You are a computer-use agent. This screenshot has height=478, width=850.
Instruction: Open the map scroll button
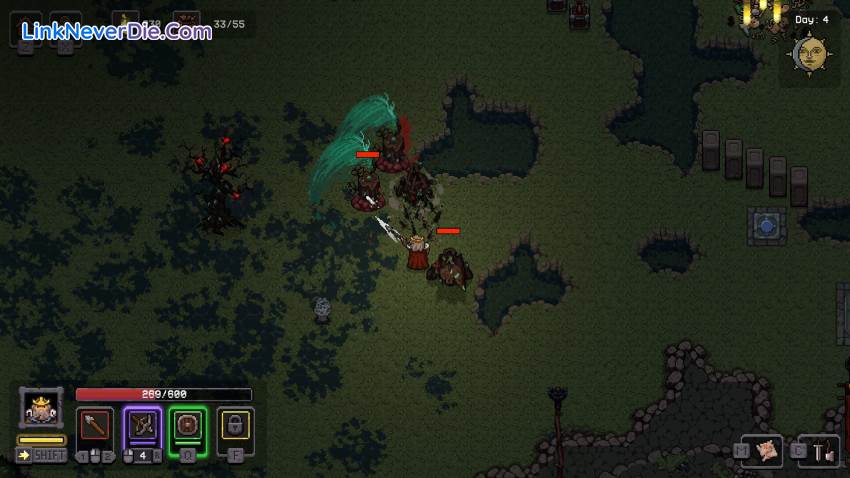(768, 452)
